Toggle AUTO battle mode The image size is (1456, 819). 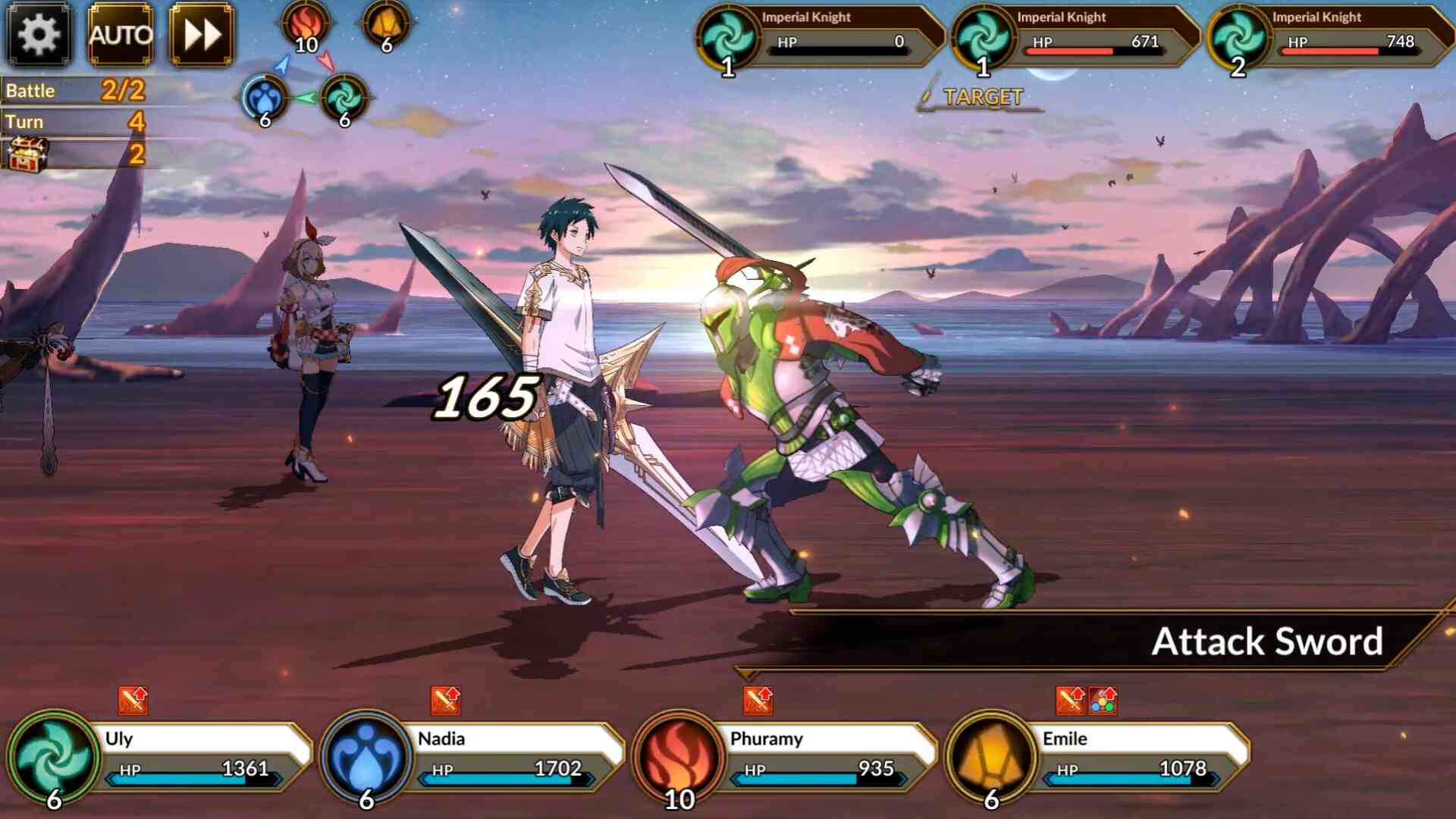click(x=121, y=34)
